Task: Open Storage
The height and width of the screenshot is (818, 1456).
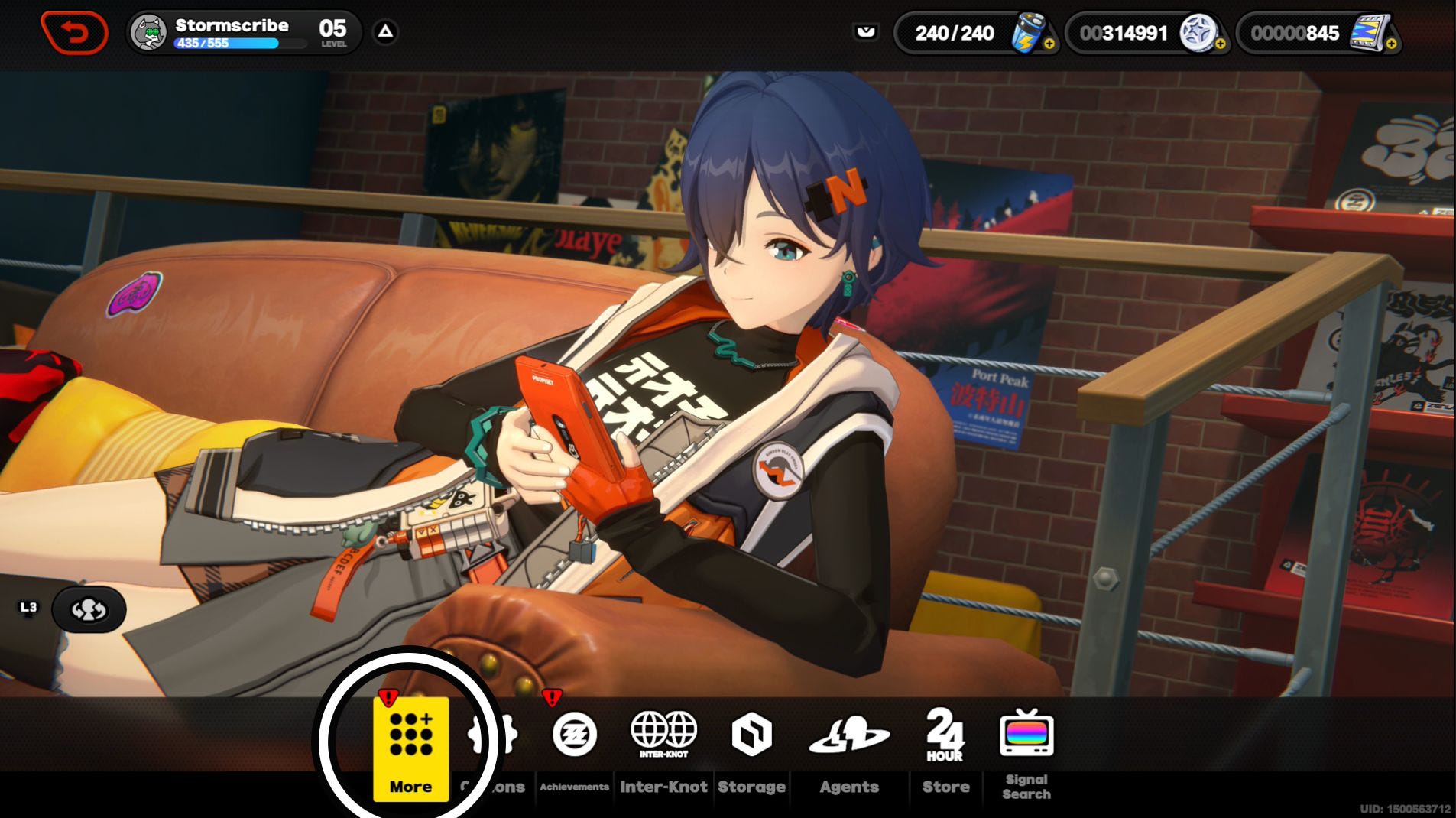Action: pyautogui.click(x=751, y=748)
